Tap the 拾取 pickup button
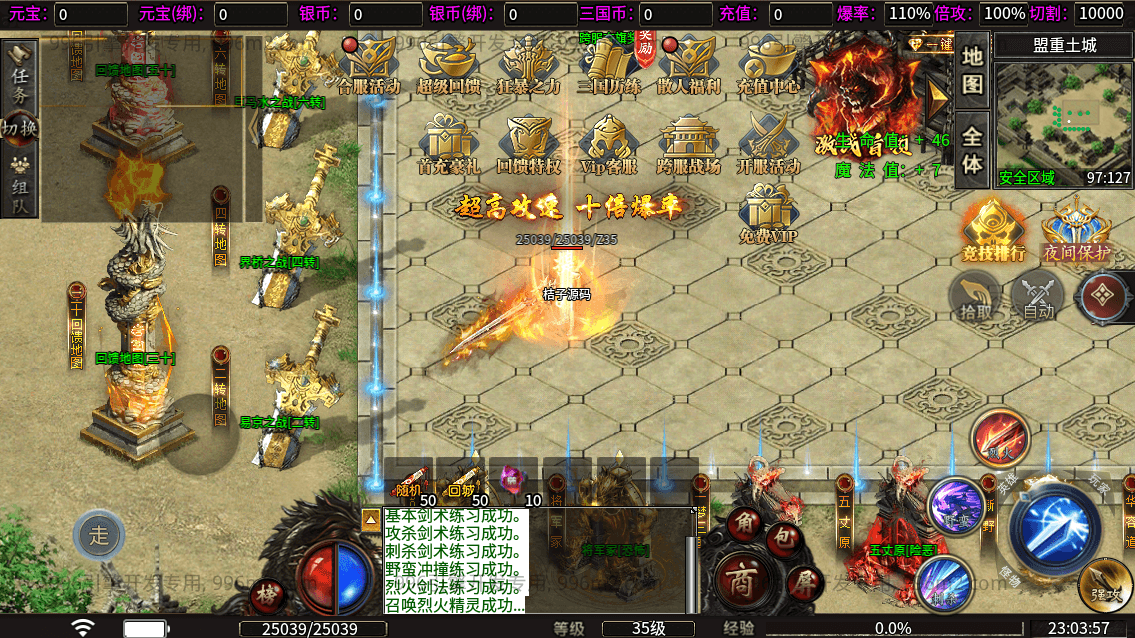Image resolution: width=1135 pixels, height=638 pixels. [976, 298]
